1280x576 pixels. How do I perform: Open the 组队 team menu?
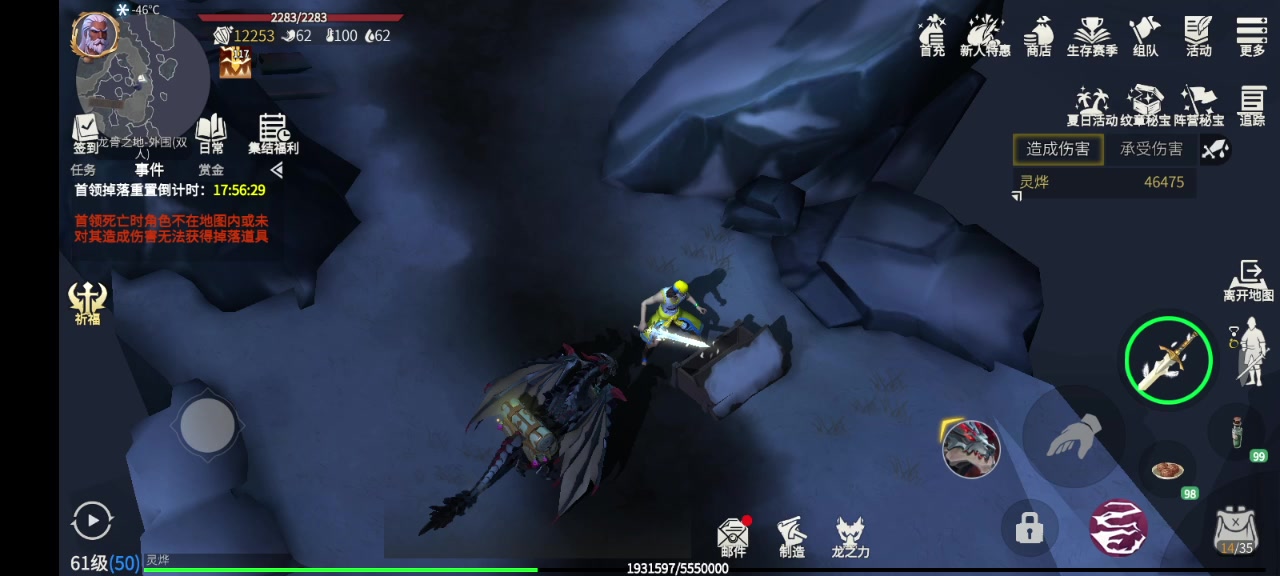1145,35
